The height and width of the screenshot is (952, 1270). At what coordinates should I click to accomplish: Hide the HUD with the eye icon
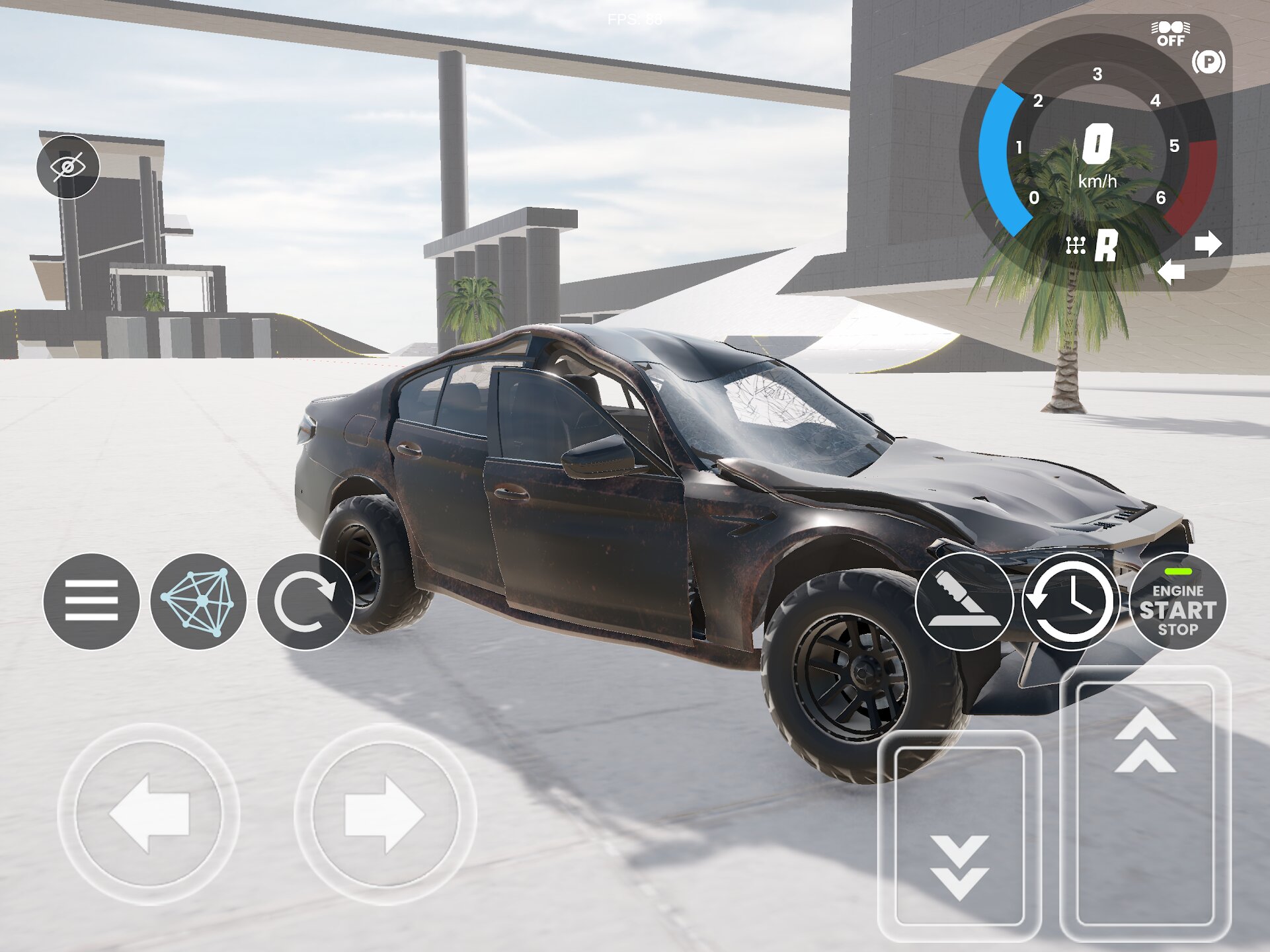[x=68, y=167]
